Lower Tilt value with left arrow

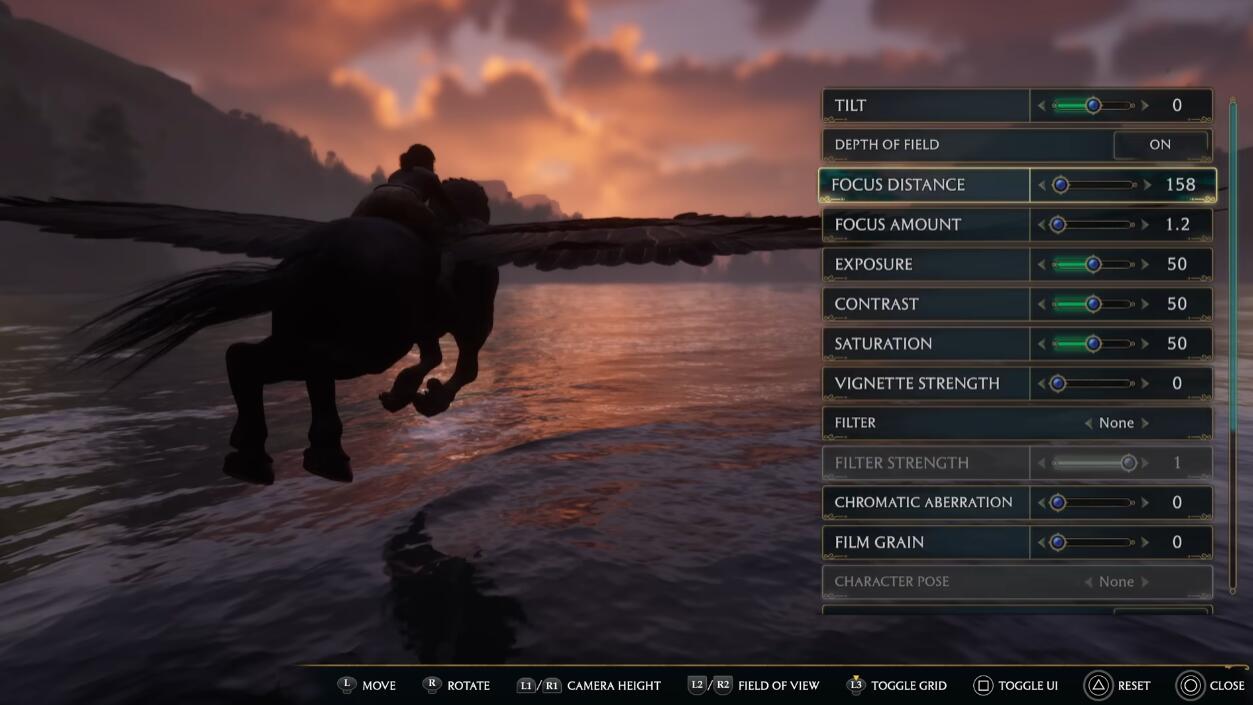1041,105
